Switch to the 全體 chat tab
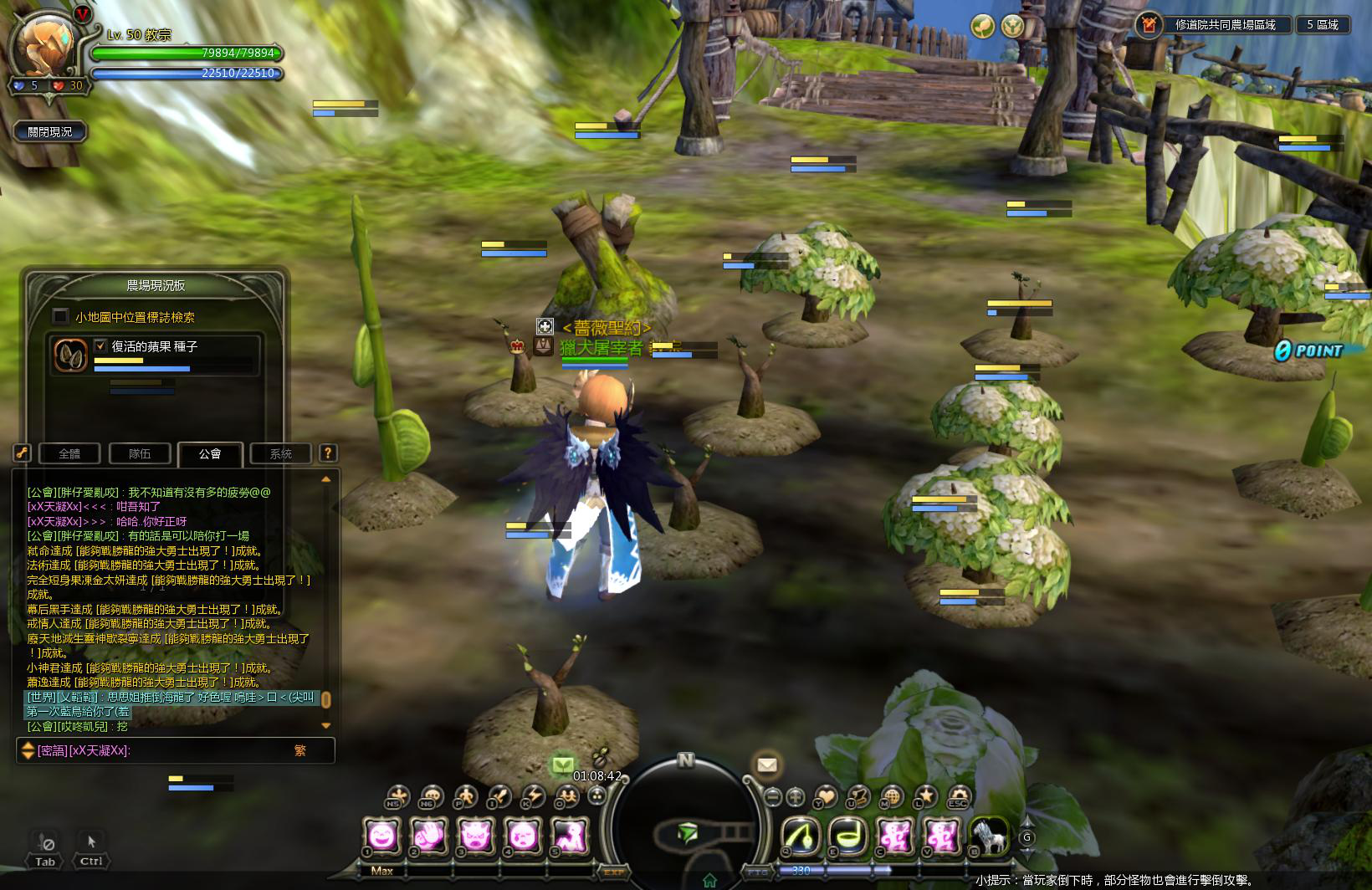Viewport: 1372px width, 890px height. (x=69, y=453)
